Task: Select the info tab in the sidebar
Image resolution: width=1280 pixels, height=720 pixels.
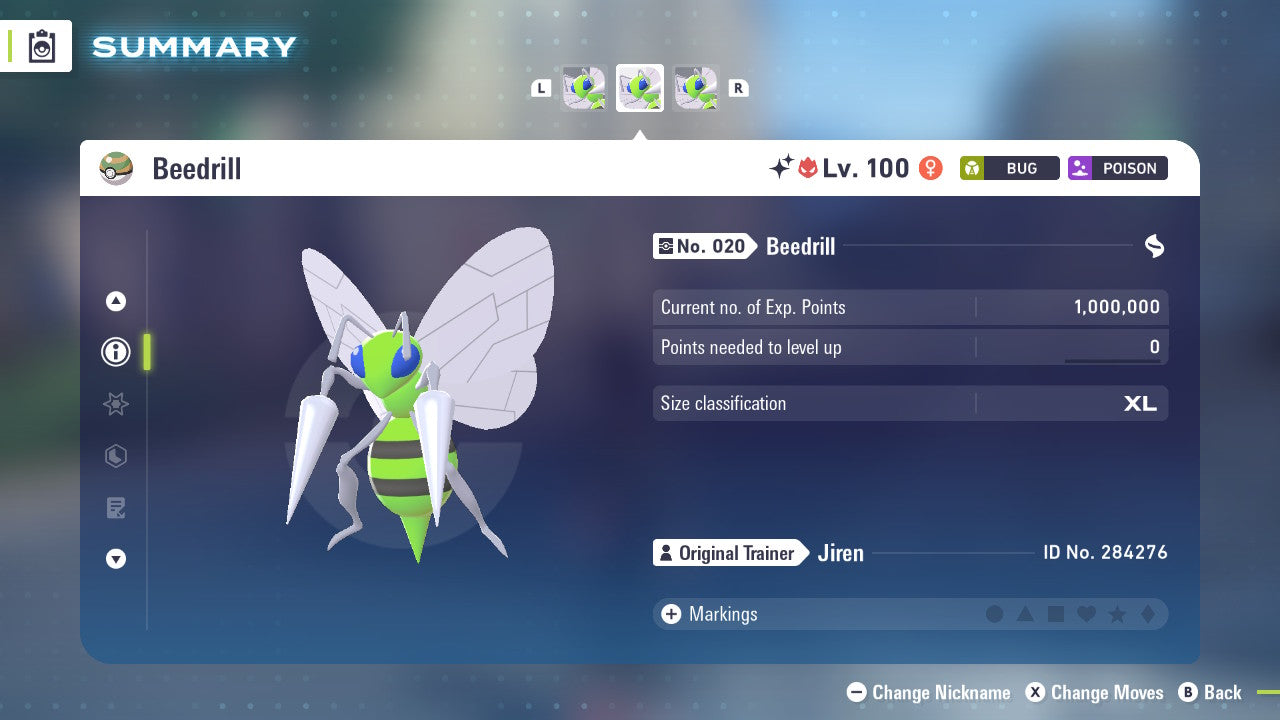Action: (x=115, y=352)
